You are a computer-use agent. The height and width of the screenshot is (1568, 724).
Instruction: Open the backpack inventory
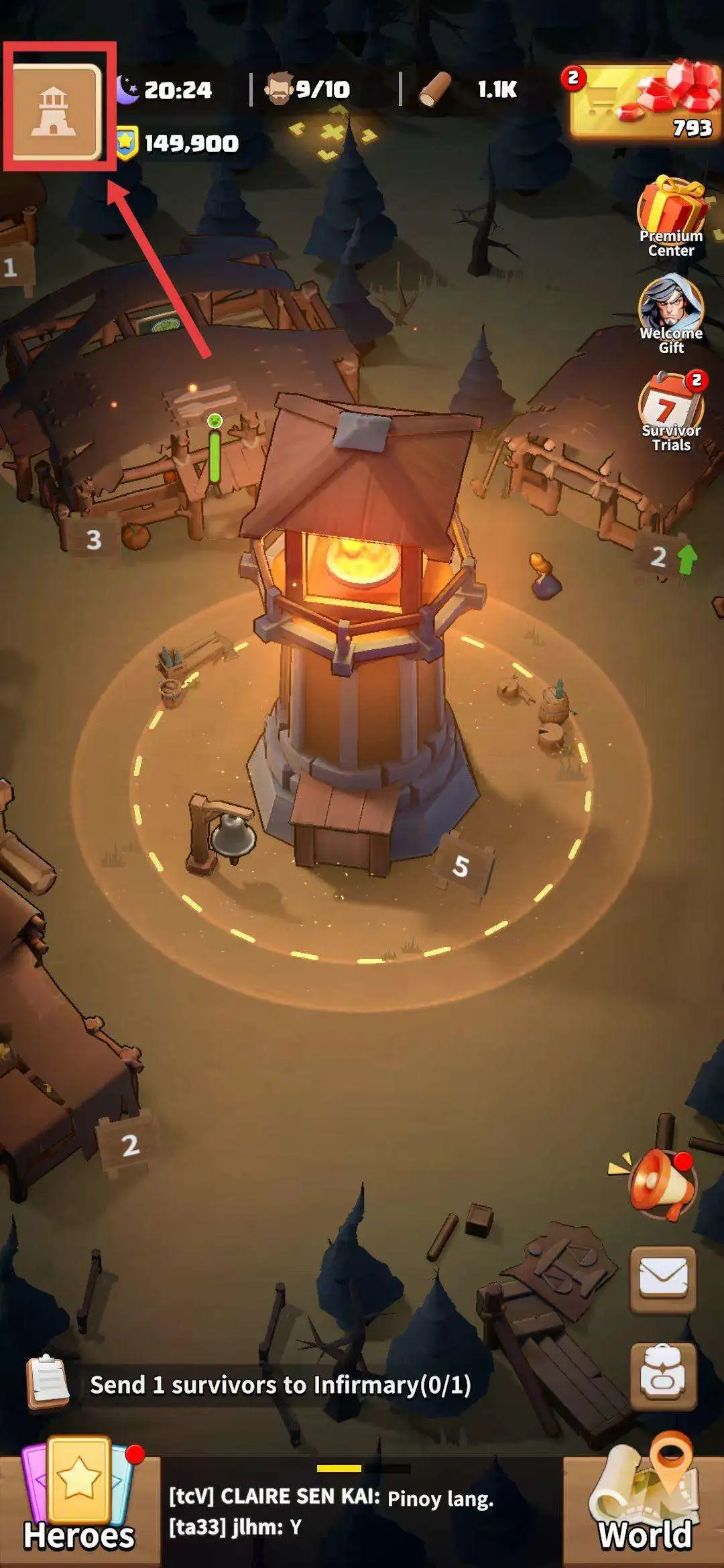coord(662,1376)
